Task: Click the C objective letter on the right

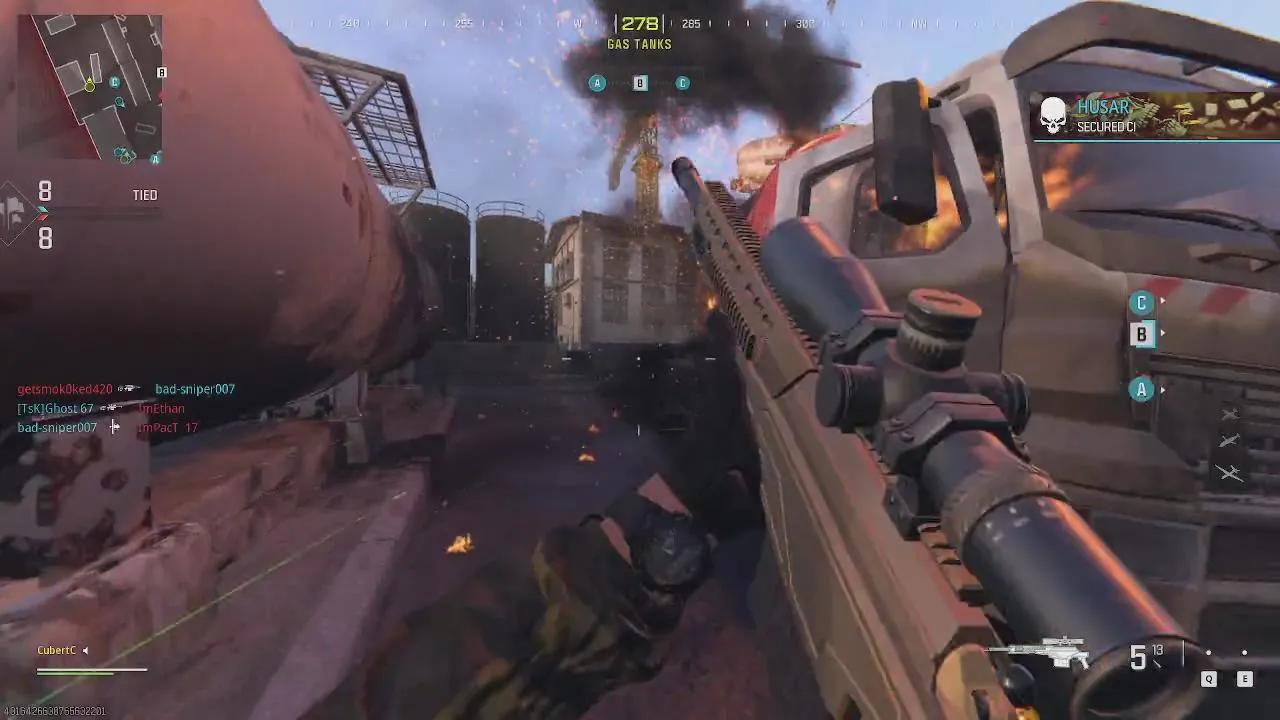Action: (1141, 302)
